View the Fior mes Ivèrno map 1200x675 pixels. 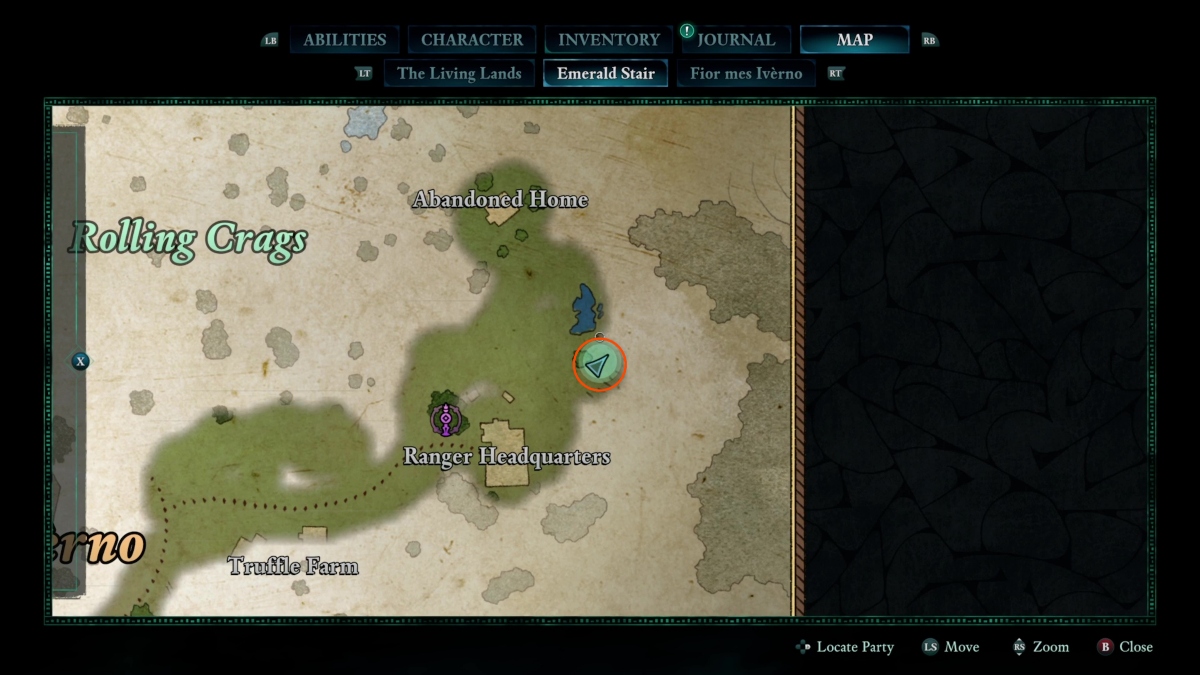tap(746, 73)
